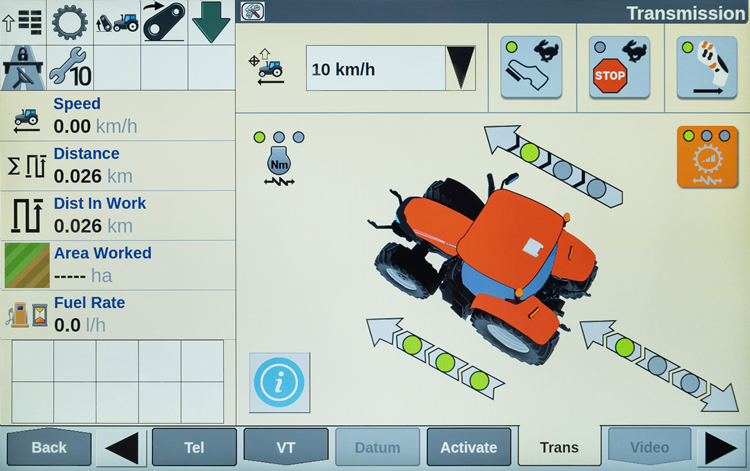
Task: Open the 10 km/h speed dropdown
Action: [x=460, y=68]
